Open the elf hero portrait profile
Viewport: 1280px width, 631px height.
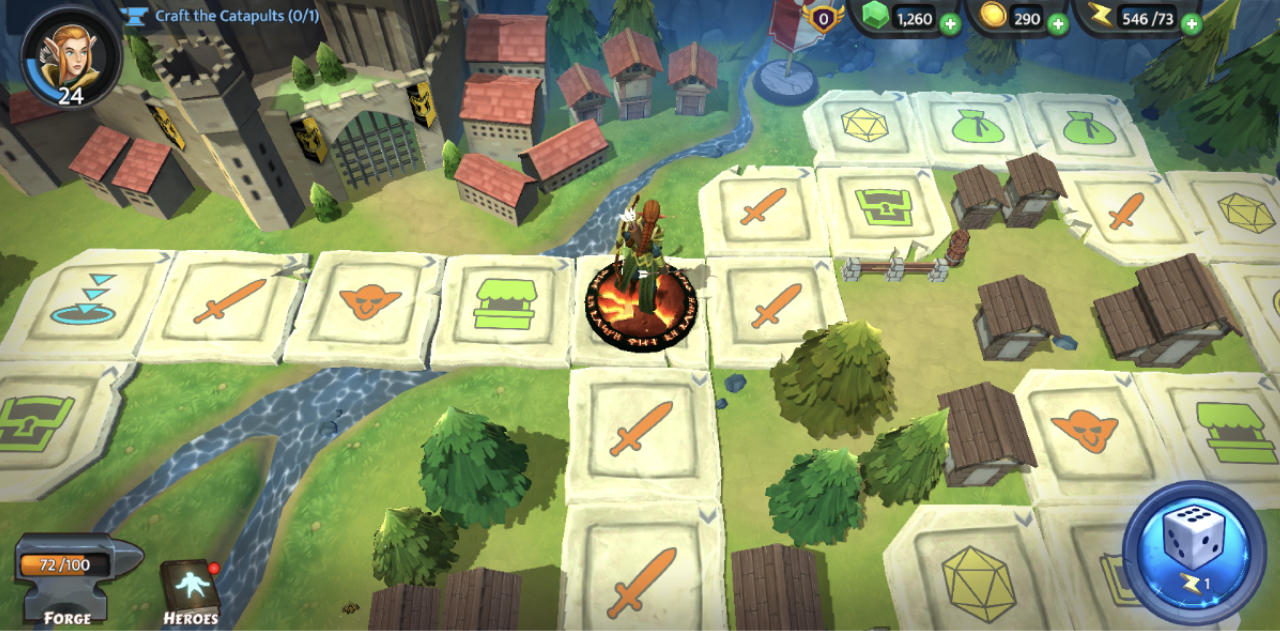[x=69, y=55]
